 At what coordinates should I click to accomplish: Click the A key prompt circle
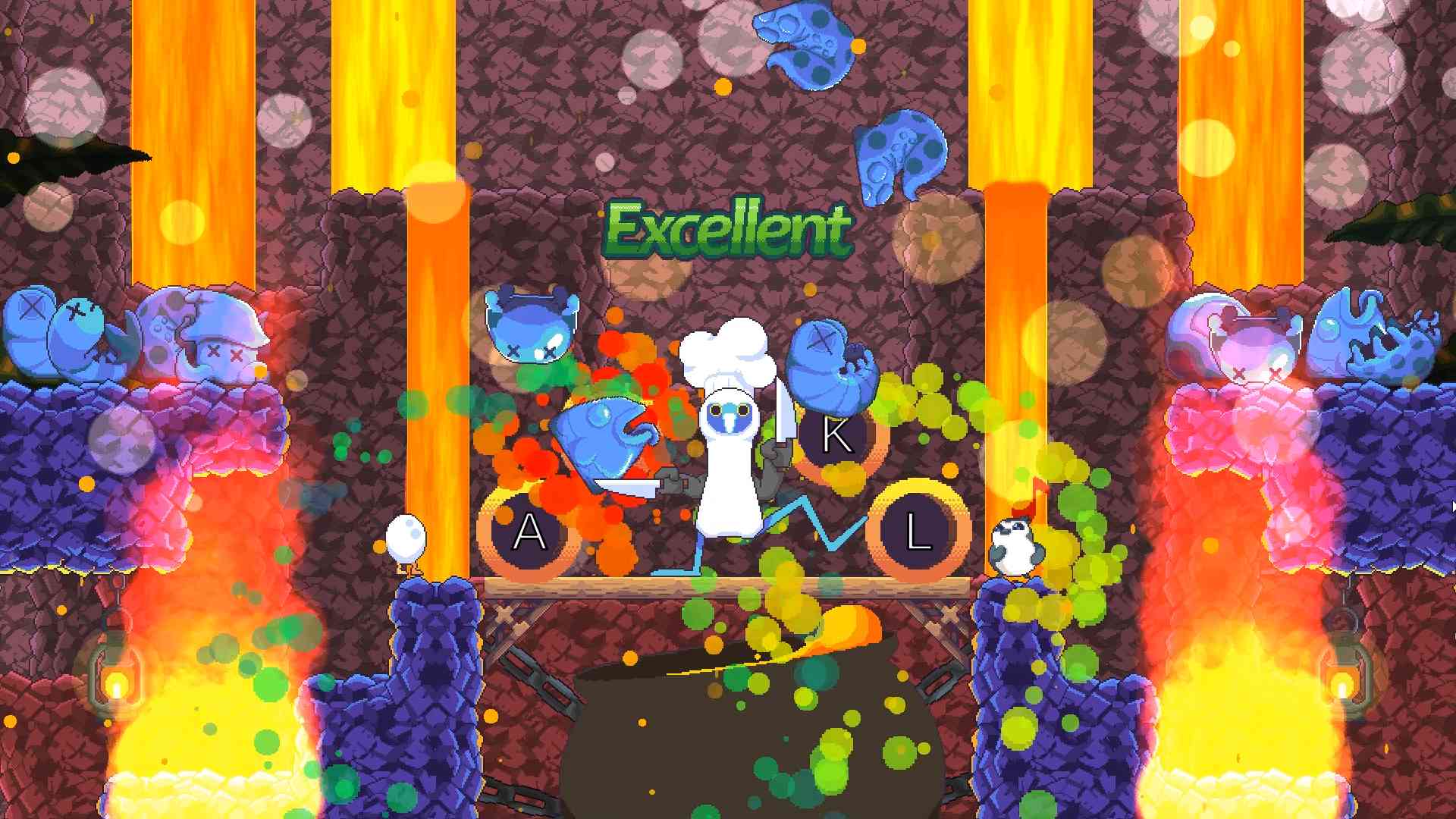coord(529,533)
